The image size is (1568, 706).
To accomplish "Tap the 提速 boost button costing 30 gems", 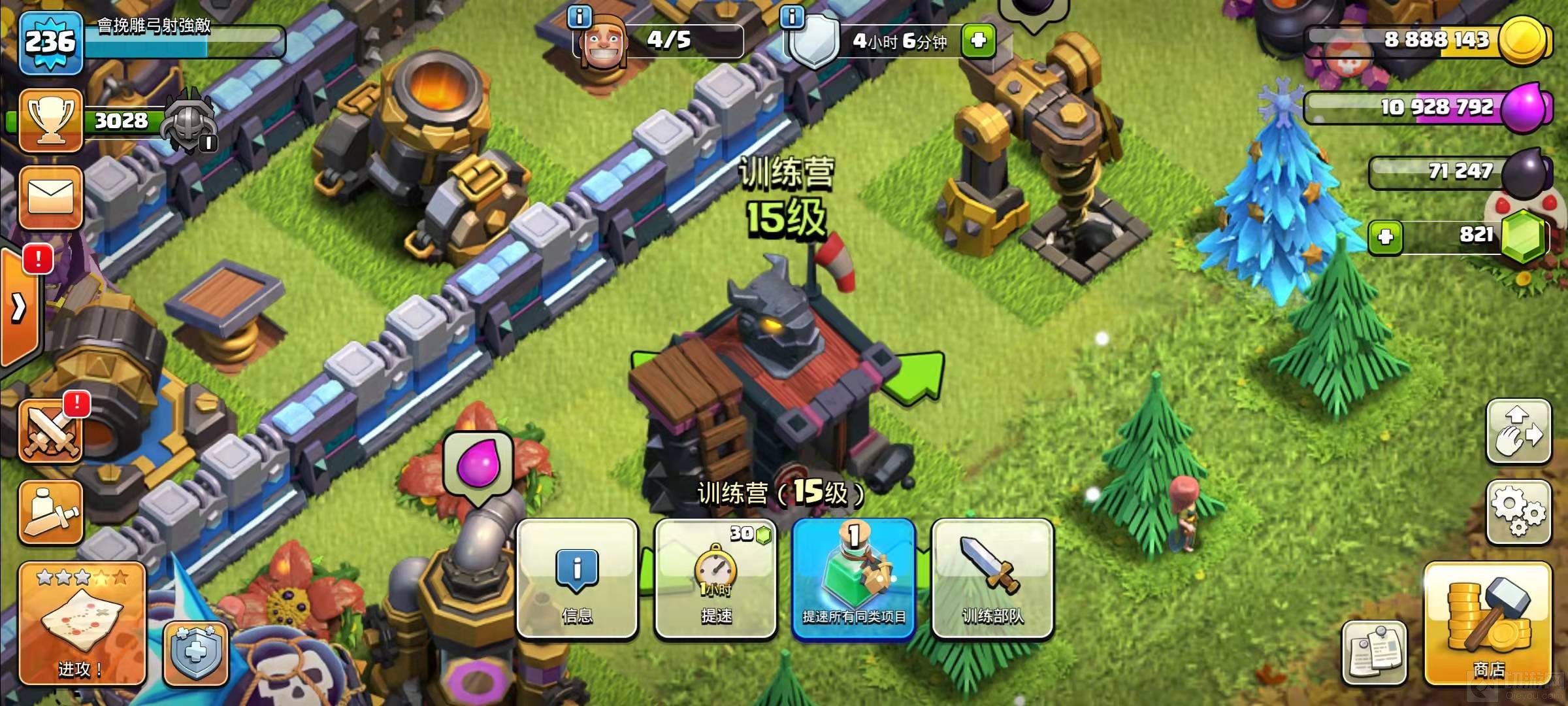I will click(x=716, y=579).
